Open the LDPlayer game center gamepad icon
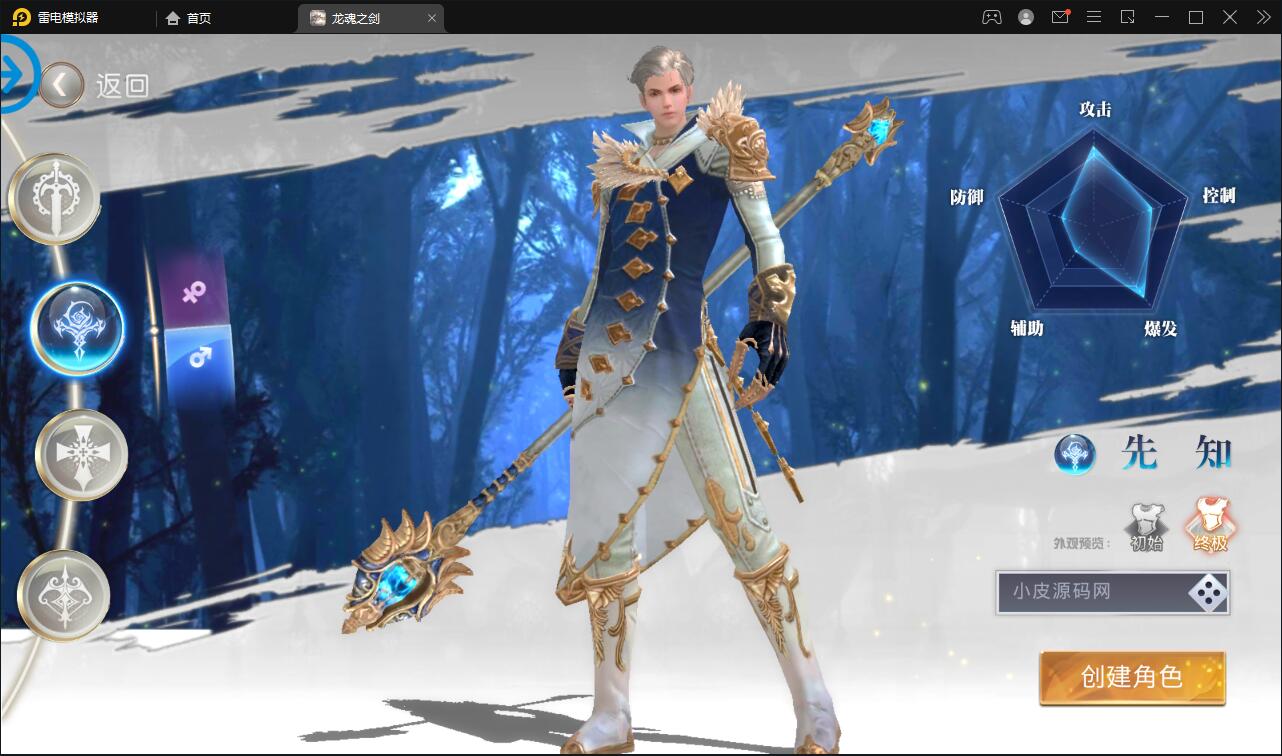 click(990, 17)
